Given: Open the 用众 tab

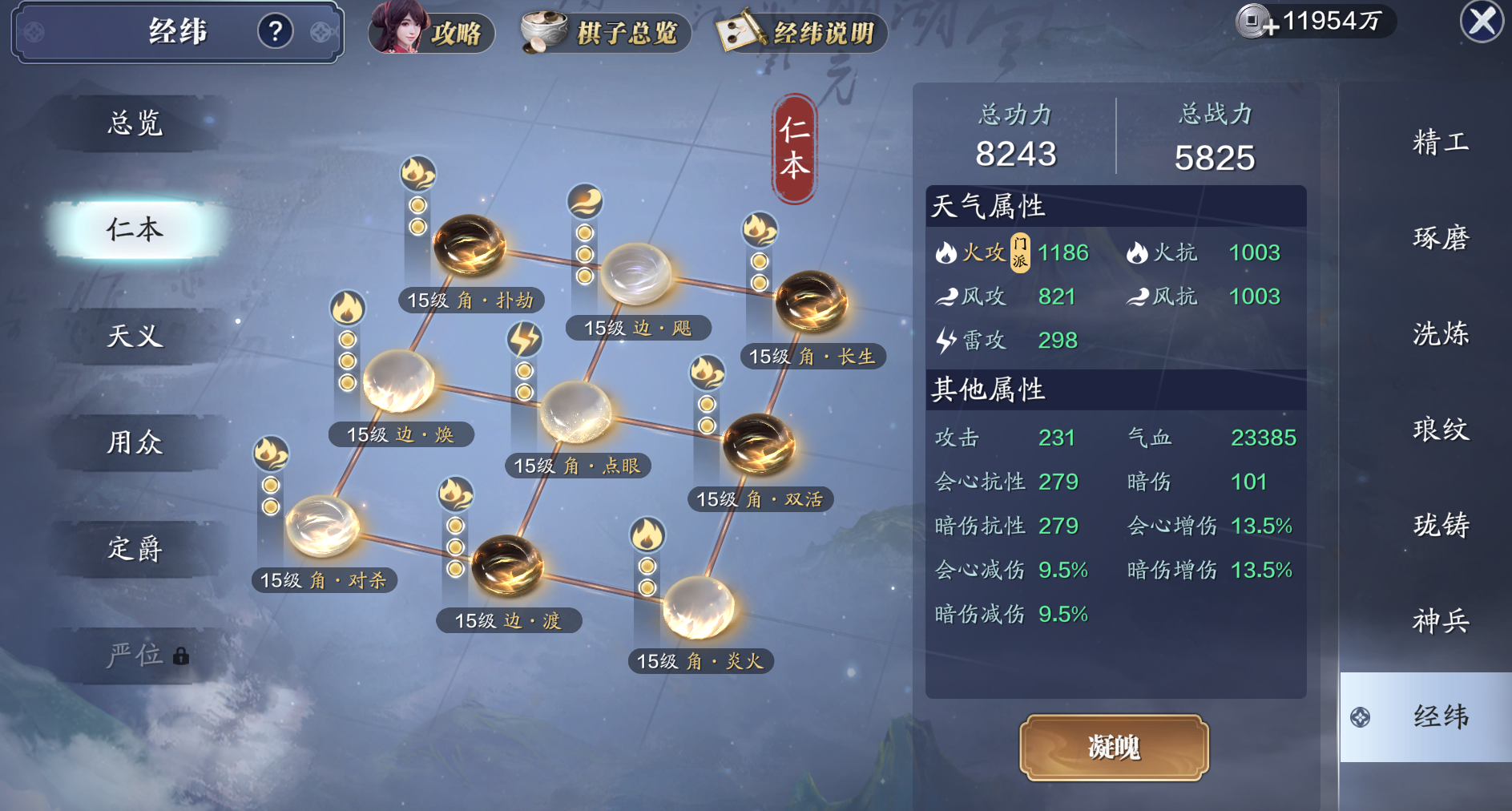Looking at the screenshot, I should coord(135,442).
